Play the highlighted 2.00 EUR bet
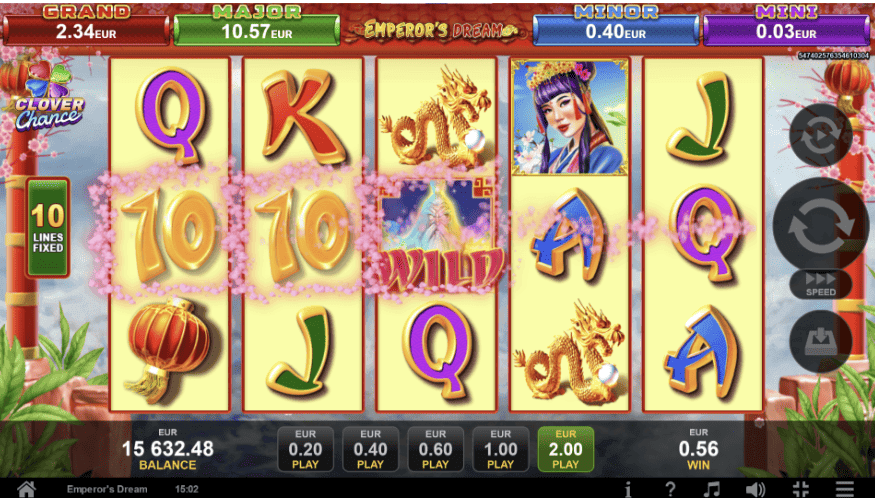Viewport: 875px width, 498px height. click(565, 449)
